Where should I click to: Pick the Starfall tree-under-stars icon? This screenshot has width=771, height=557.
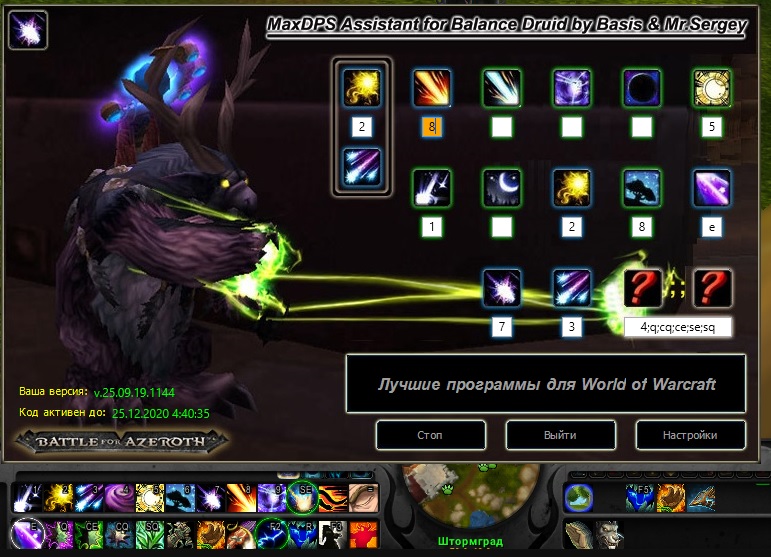(642, 187)
